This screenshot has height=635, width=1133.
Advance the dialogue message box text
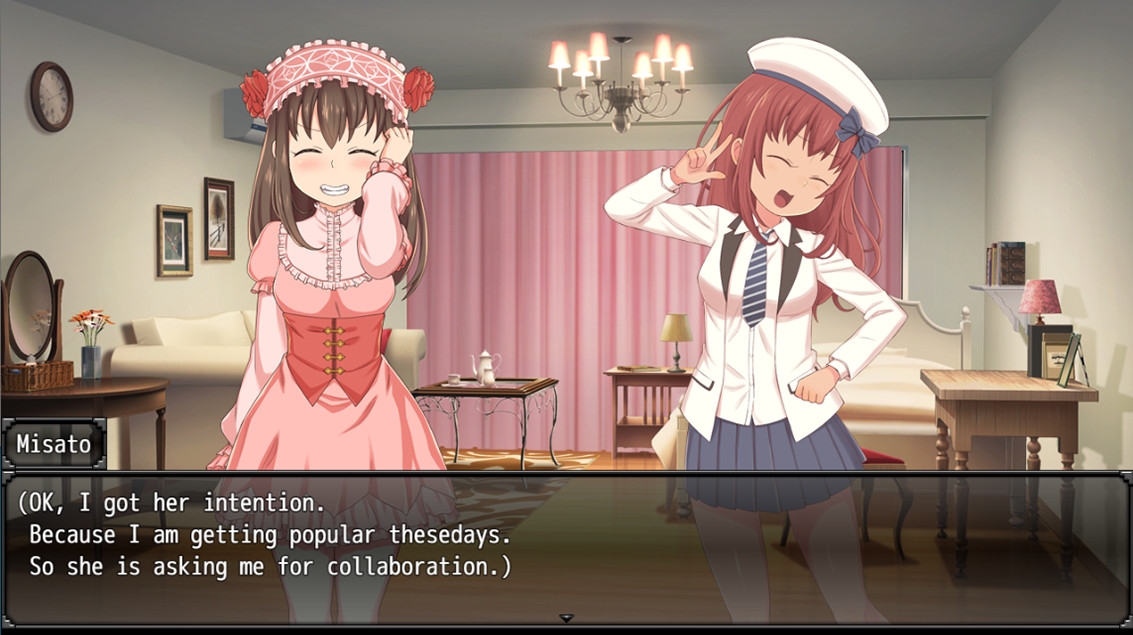(566, 545)
